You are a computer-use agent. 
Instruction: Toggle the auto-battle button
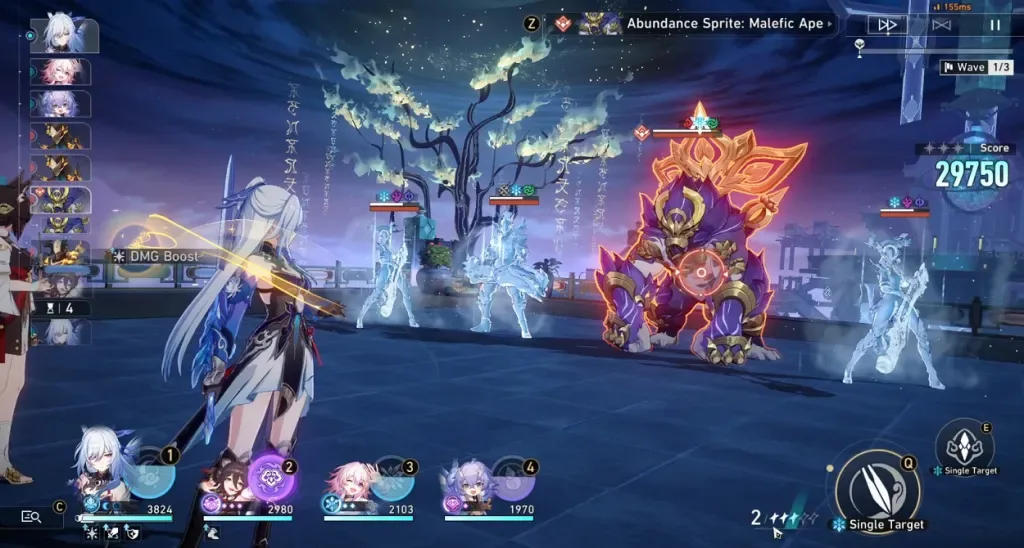tap(940, 25)
